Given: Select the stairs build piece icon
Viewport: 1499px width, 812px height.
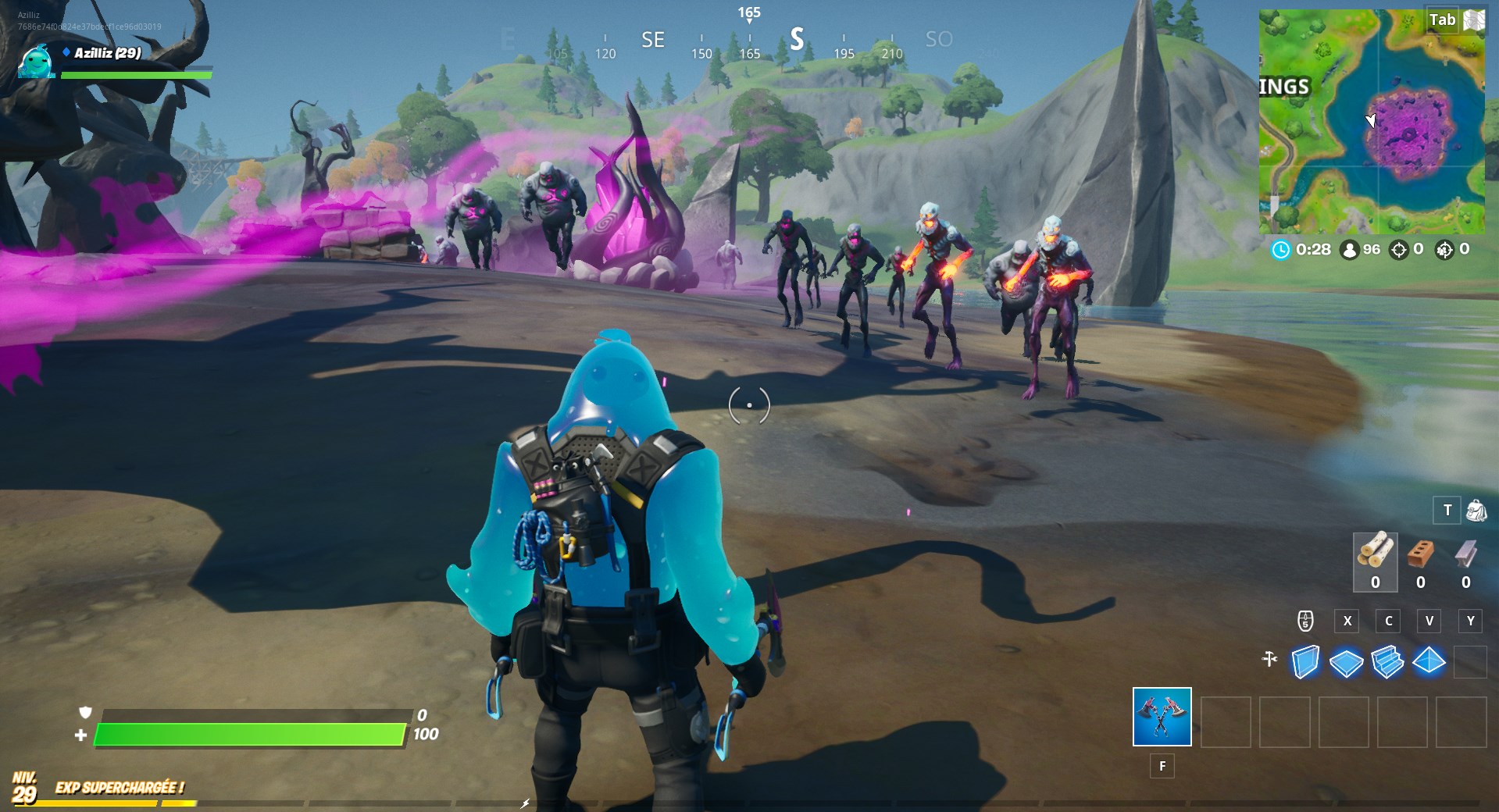Looking at the screenshot, I should [1387, 662].
